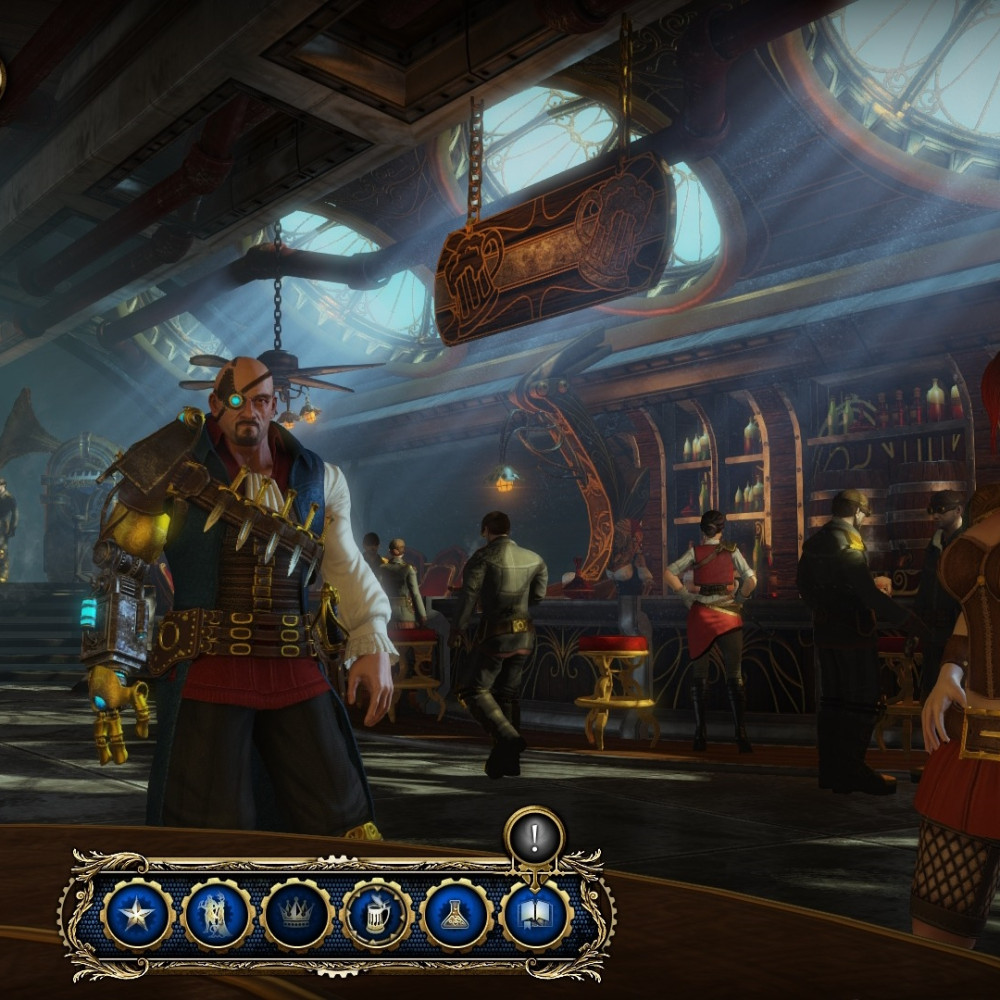
Task: Open the potion flask icon
Action: tap(457, 915)
